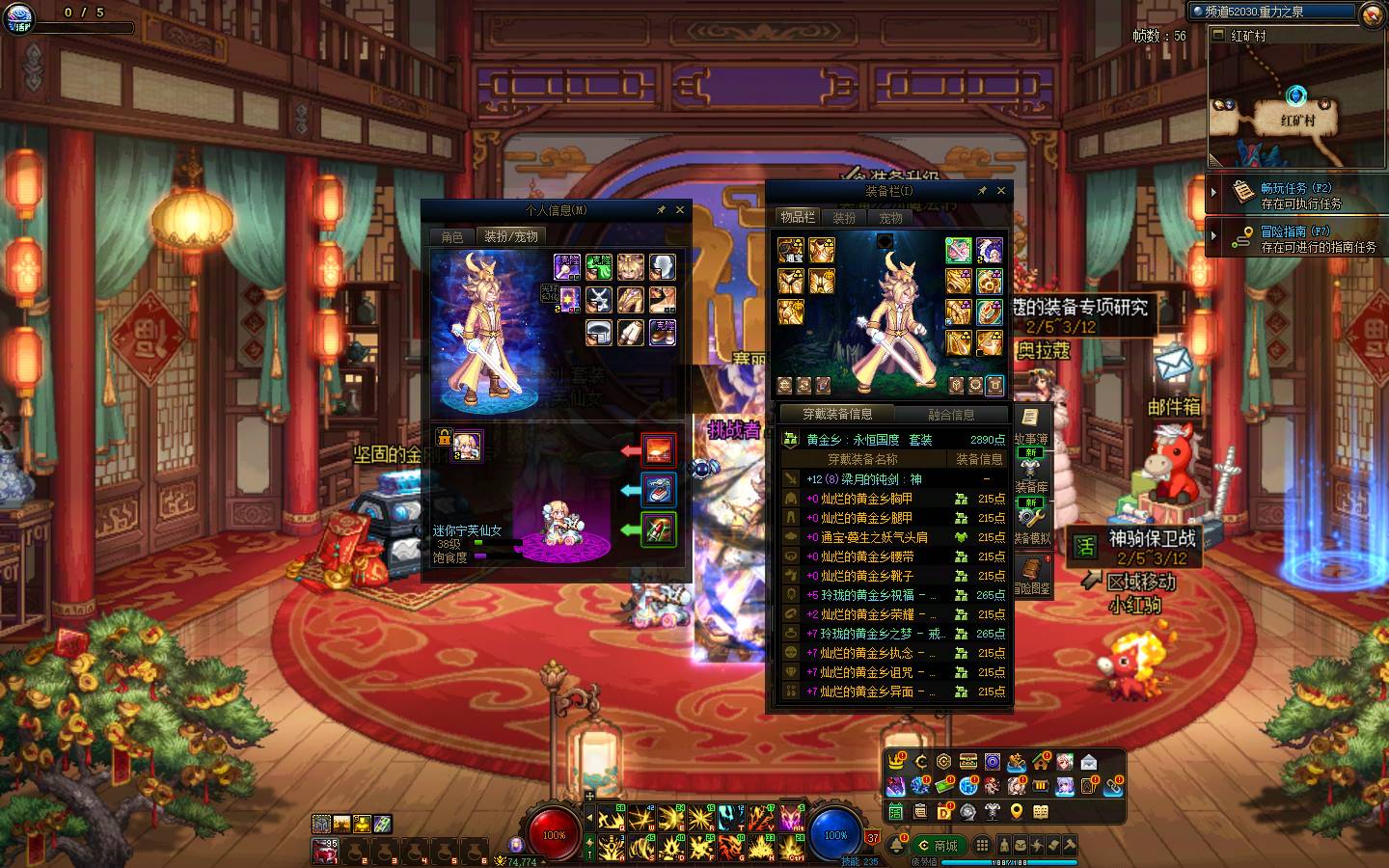
Task: Close the 装备栏 equipment window
Action: (x=1001, y=191)
